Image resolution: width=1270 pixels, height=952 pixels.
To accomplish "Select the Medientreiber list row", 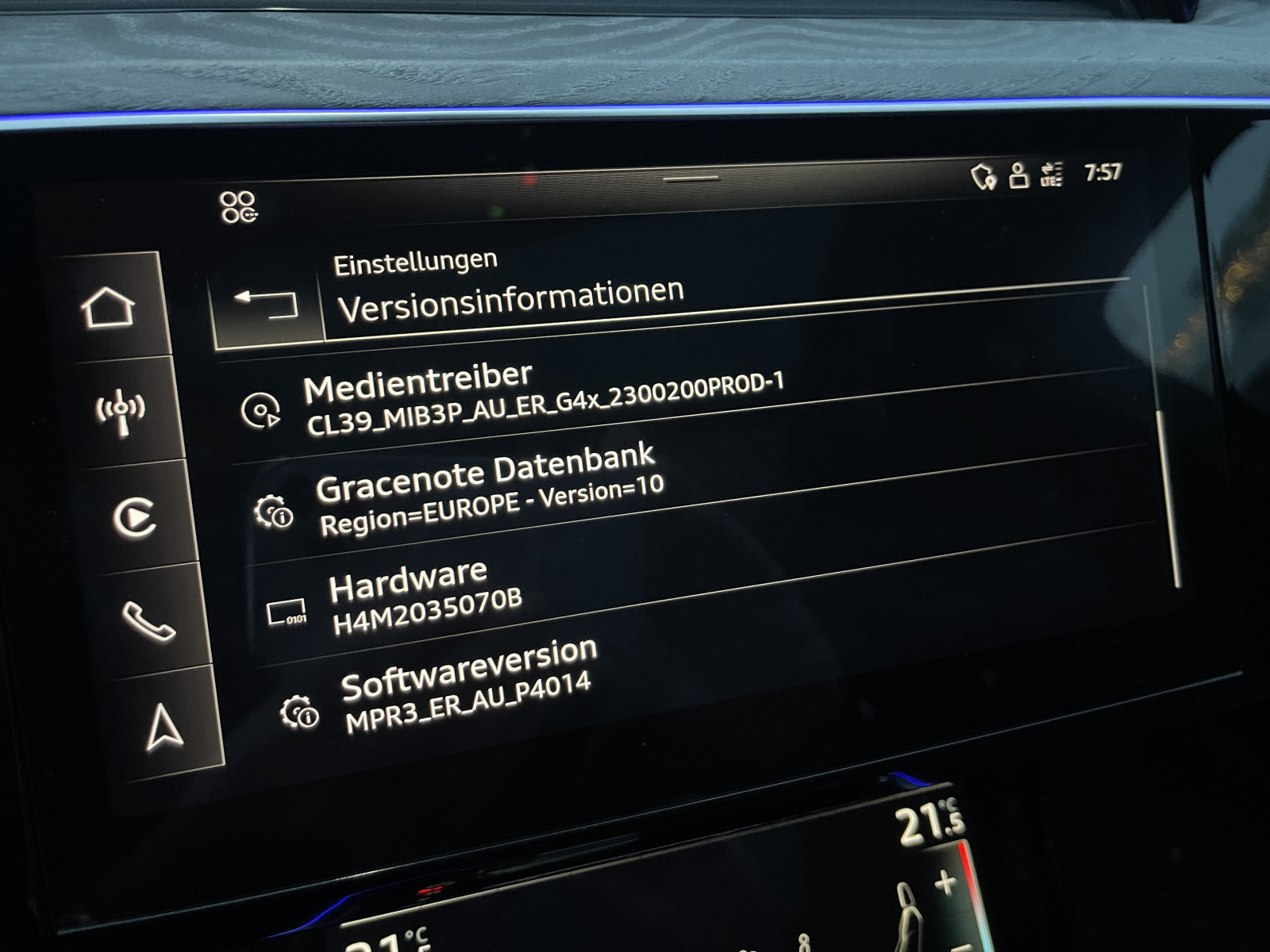I will point(543,401).
